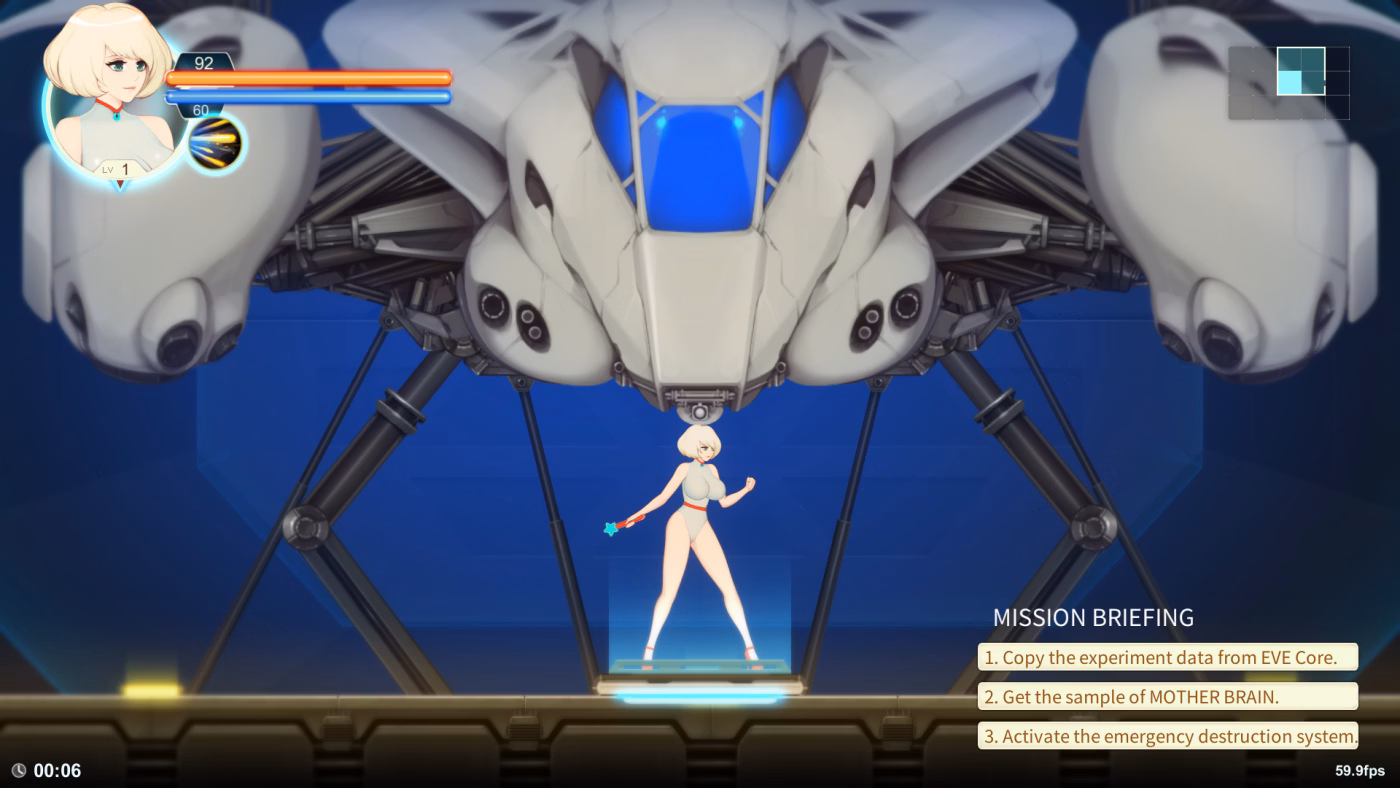Click objective 3: Activate emergency destruction system
Screen dimensions: 1400x788
pos(1167,736)
